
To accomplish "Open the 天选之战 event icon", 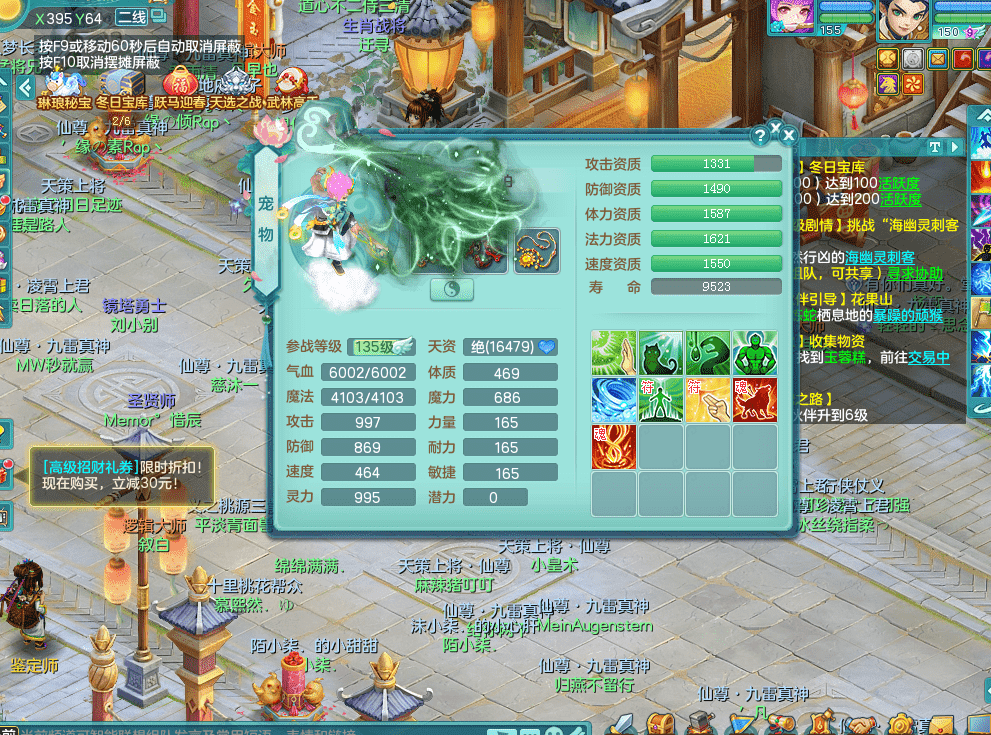I will pyautogui.click(x=236, y=83).
